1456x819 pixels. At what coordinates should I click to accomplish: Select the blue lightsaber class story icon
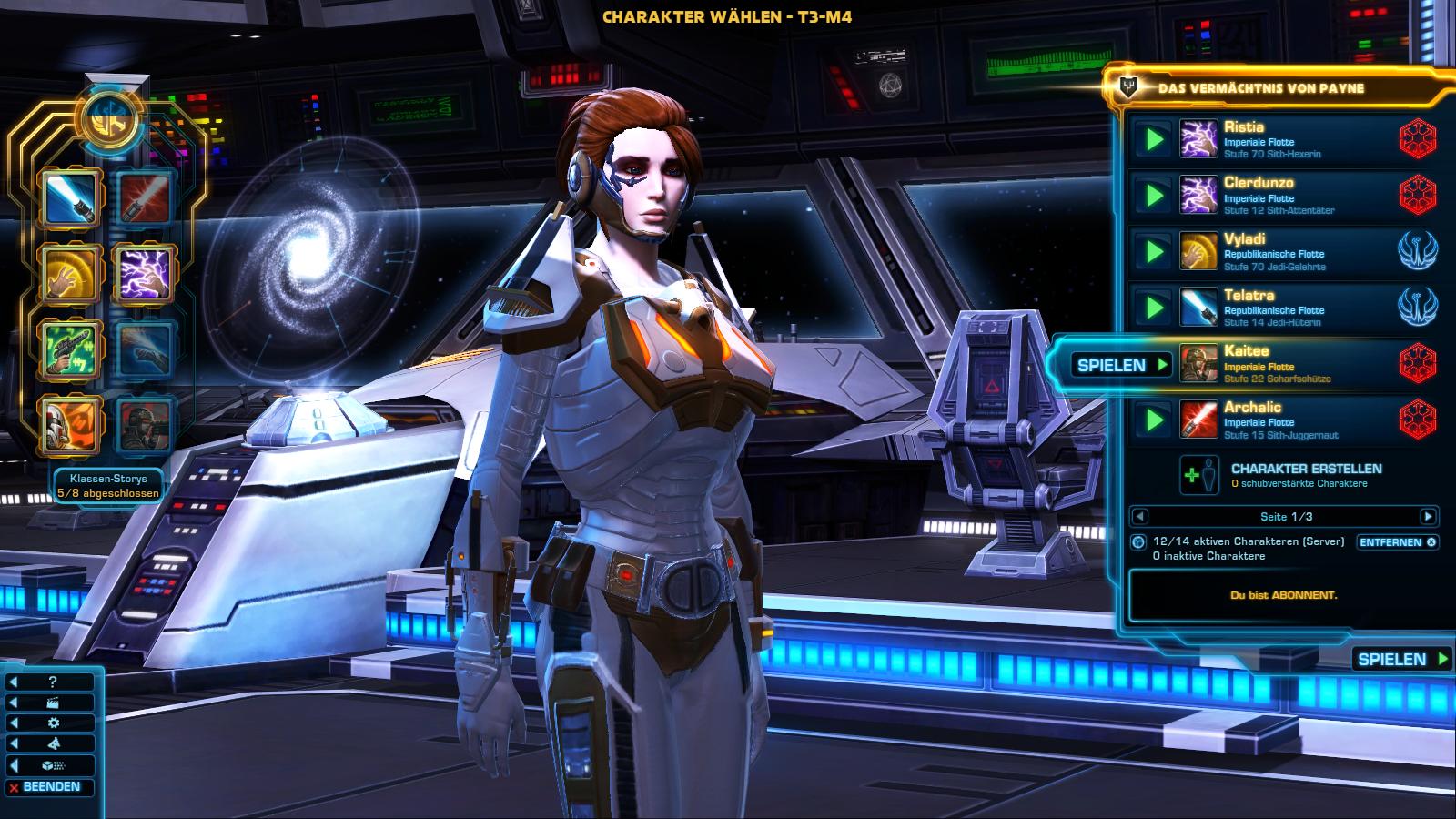(x=69, y=197)
